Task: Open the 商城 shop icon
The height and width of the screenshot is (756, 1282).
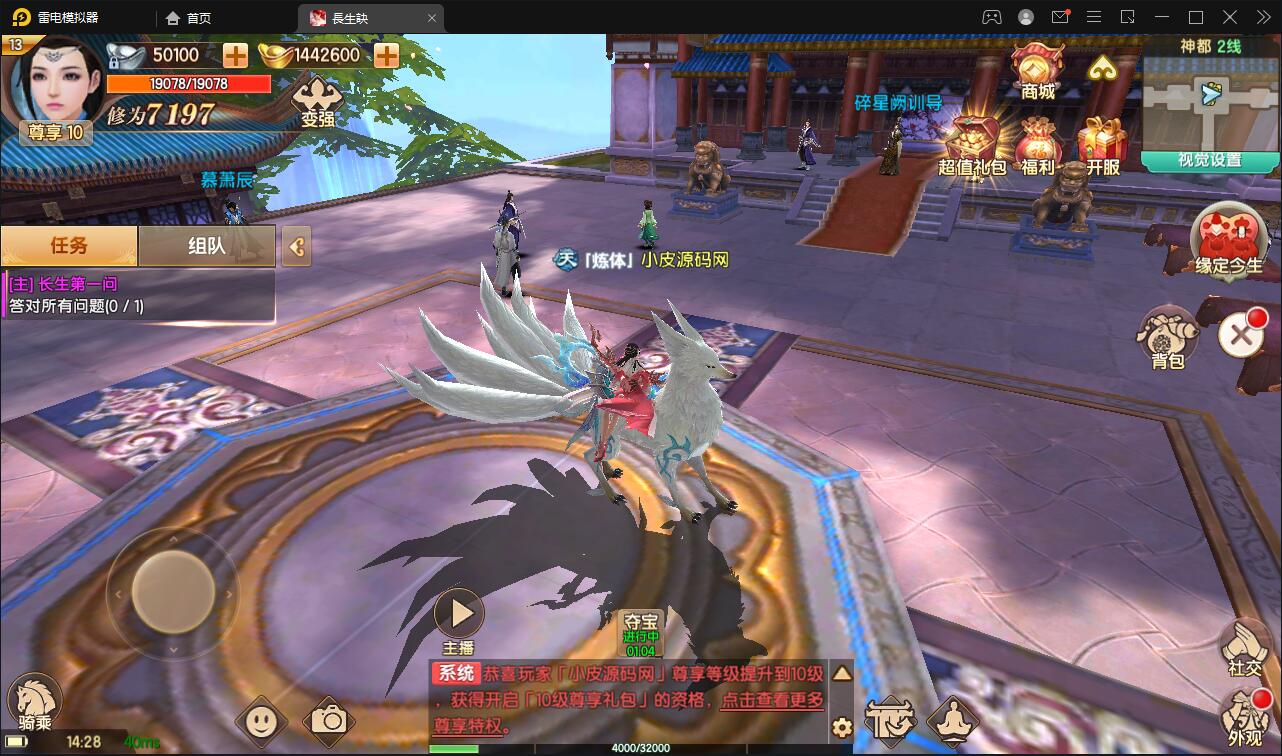Action: coord(1037,70)
